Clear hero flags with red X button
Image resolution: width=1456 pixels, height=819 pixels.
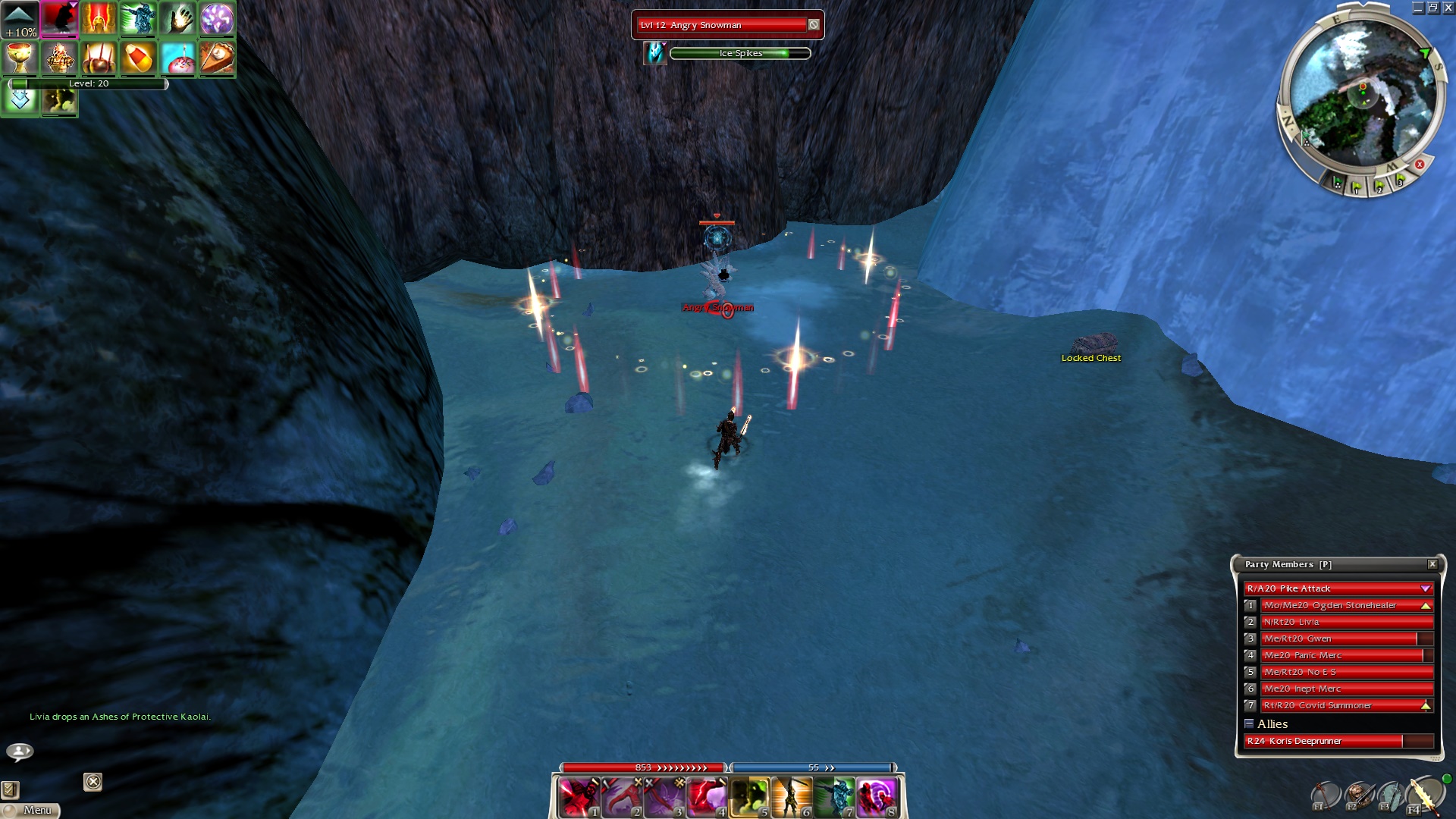tap(1420, 164)
